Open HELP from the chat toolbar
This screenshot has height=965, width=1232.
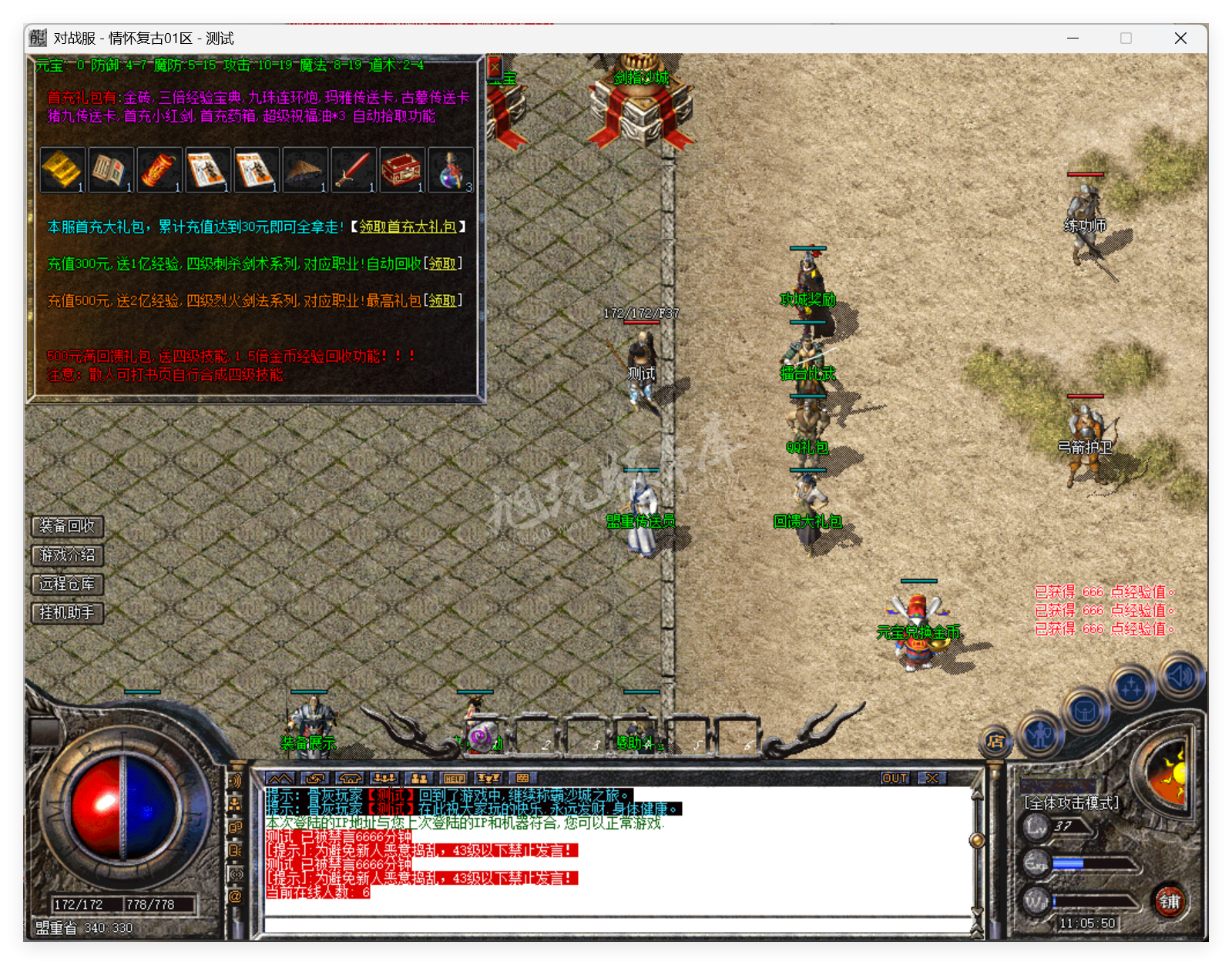[x=454, y=779]
